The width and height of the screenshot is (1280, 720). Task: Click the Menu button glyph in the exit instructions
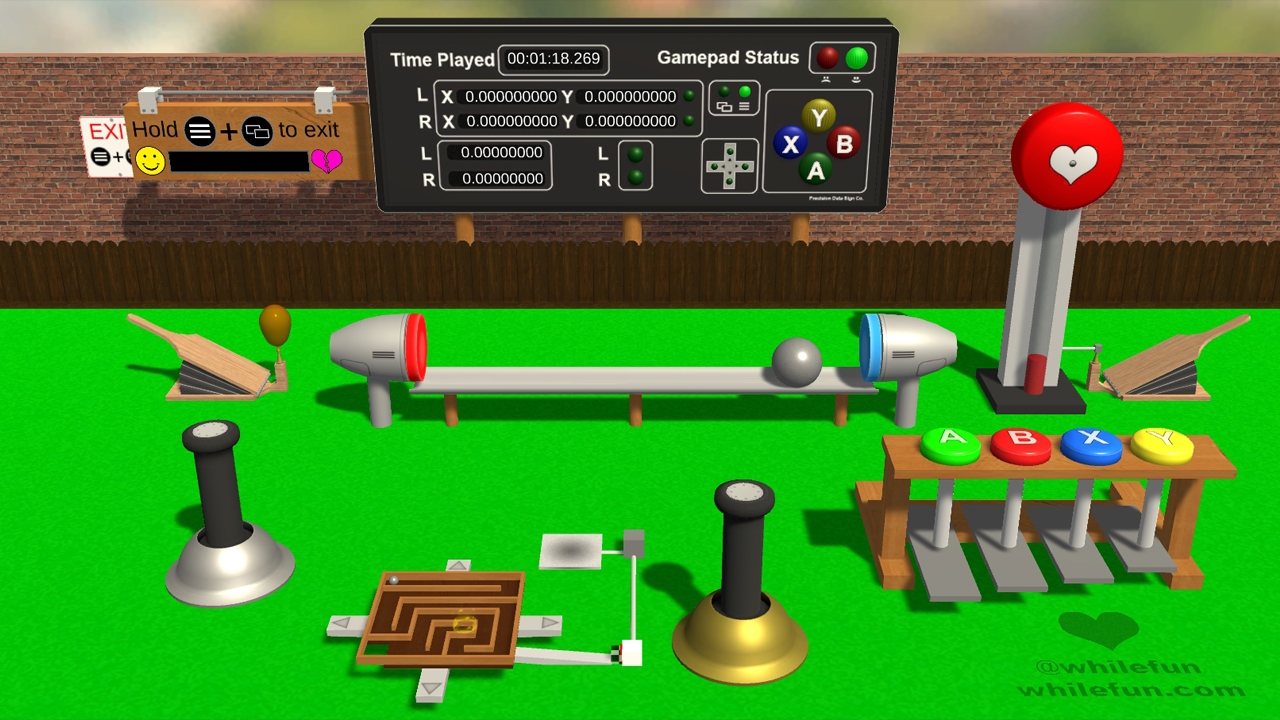pyautogui.click(x=200, y=130)
